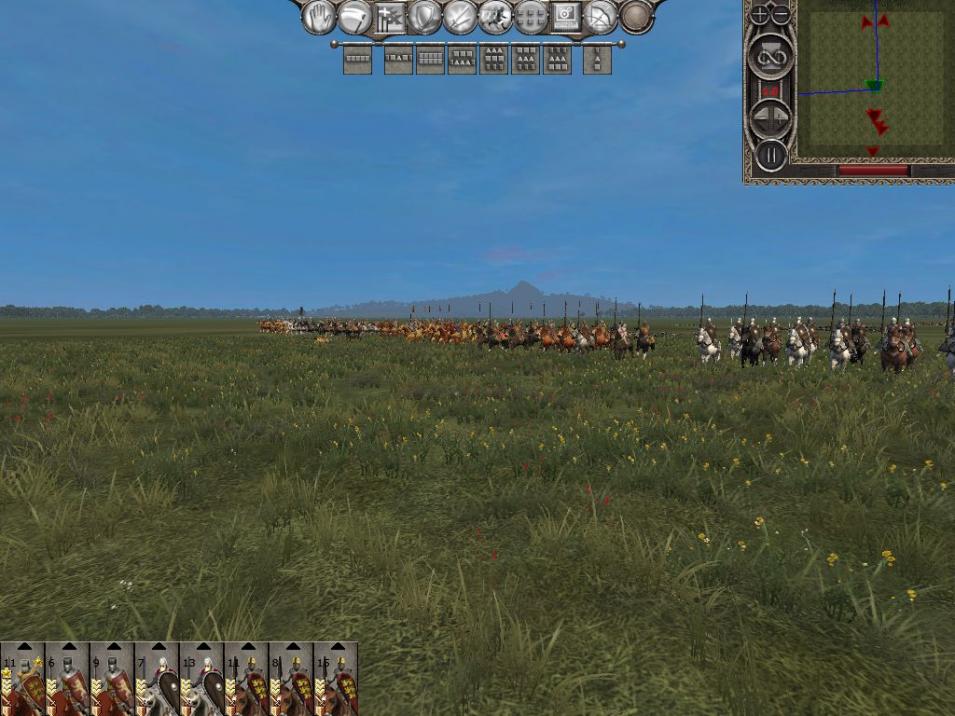Click the green army marker on minimap
Viewport: 955px width, 716px height.
pos(874,86)
